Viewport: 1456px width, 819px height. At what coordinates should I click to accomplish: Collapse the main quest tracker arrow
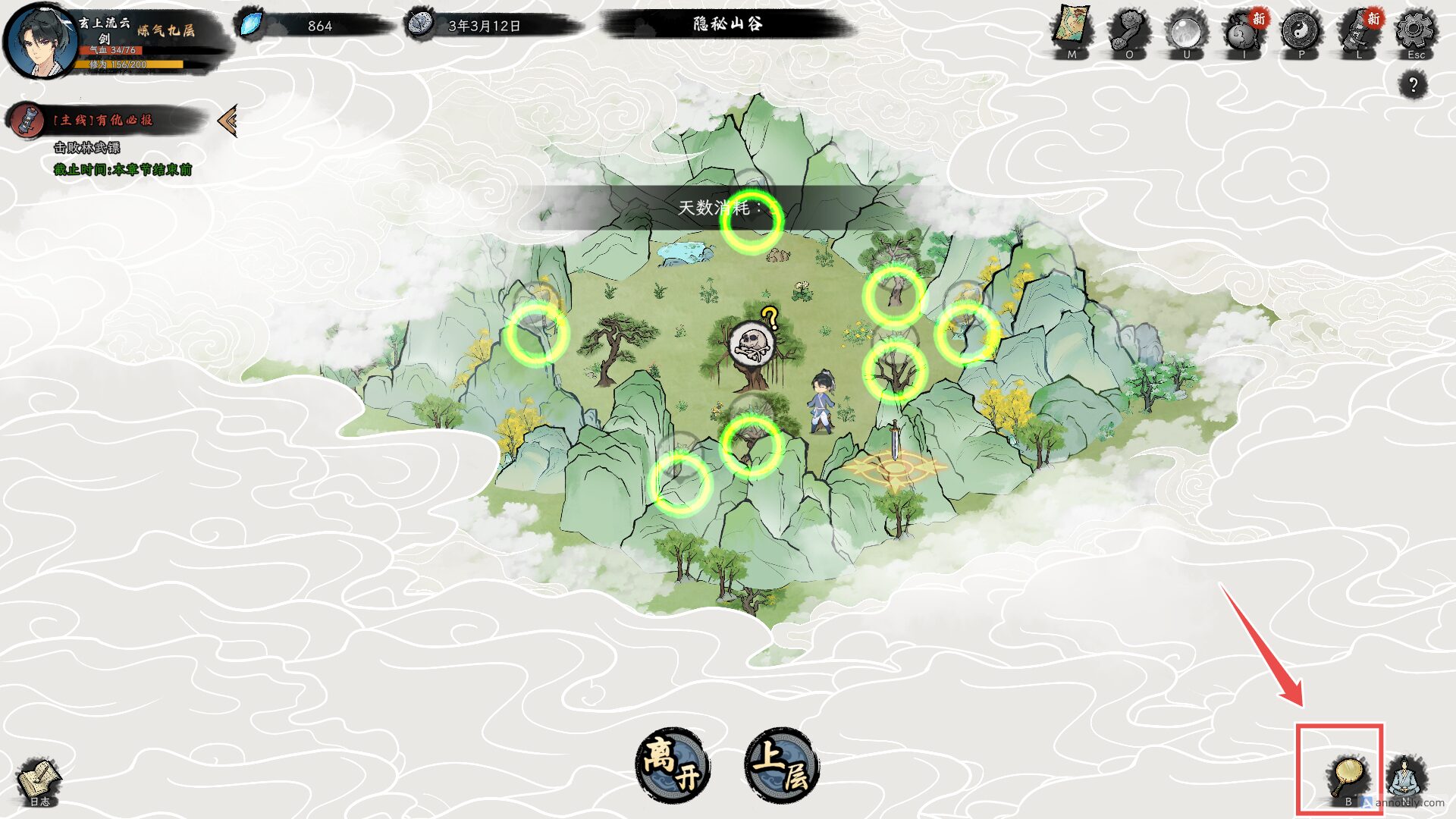pyautogui.click(x=227, y=120)
